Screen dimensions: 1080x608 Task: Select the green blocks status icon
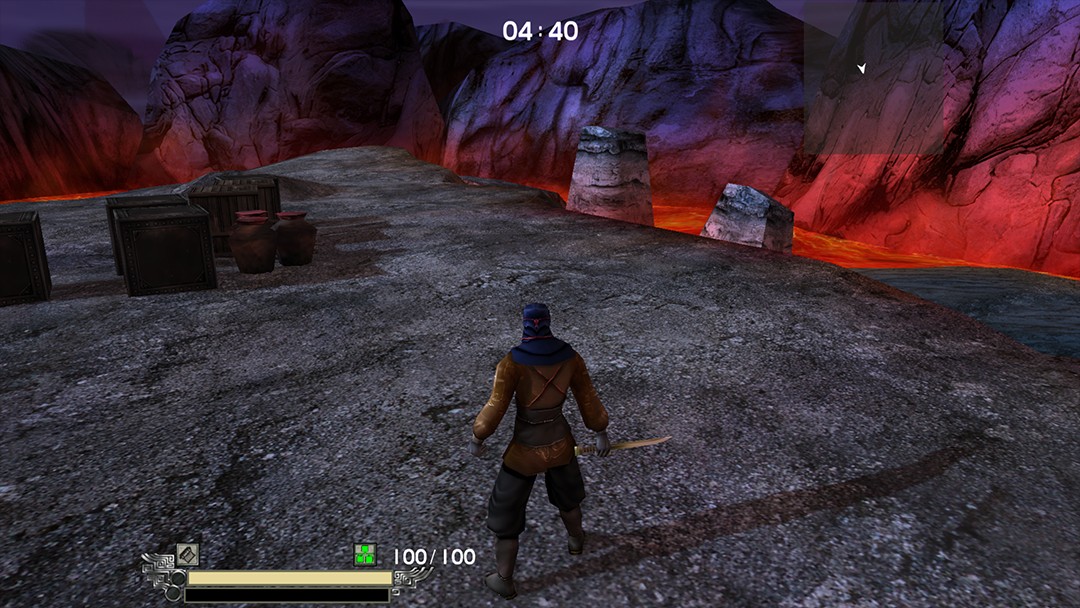point(365,555)
